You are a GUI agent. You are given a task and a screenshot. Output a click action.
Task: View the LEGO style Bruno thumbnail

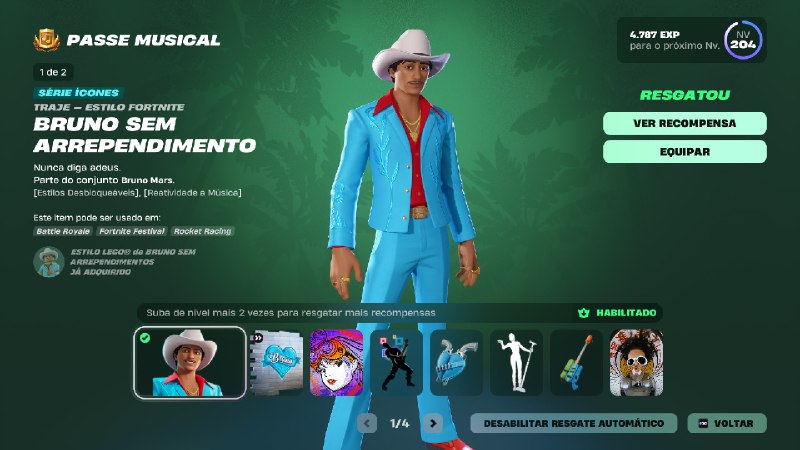point(48,262)
